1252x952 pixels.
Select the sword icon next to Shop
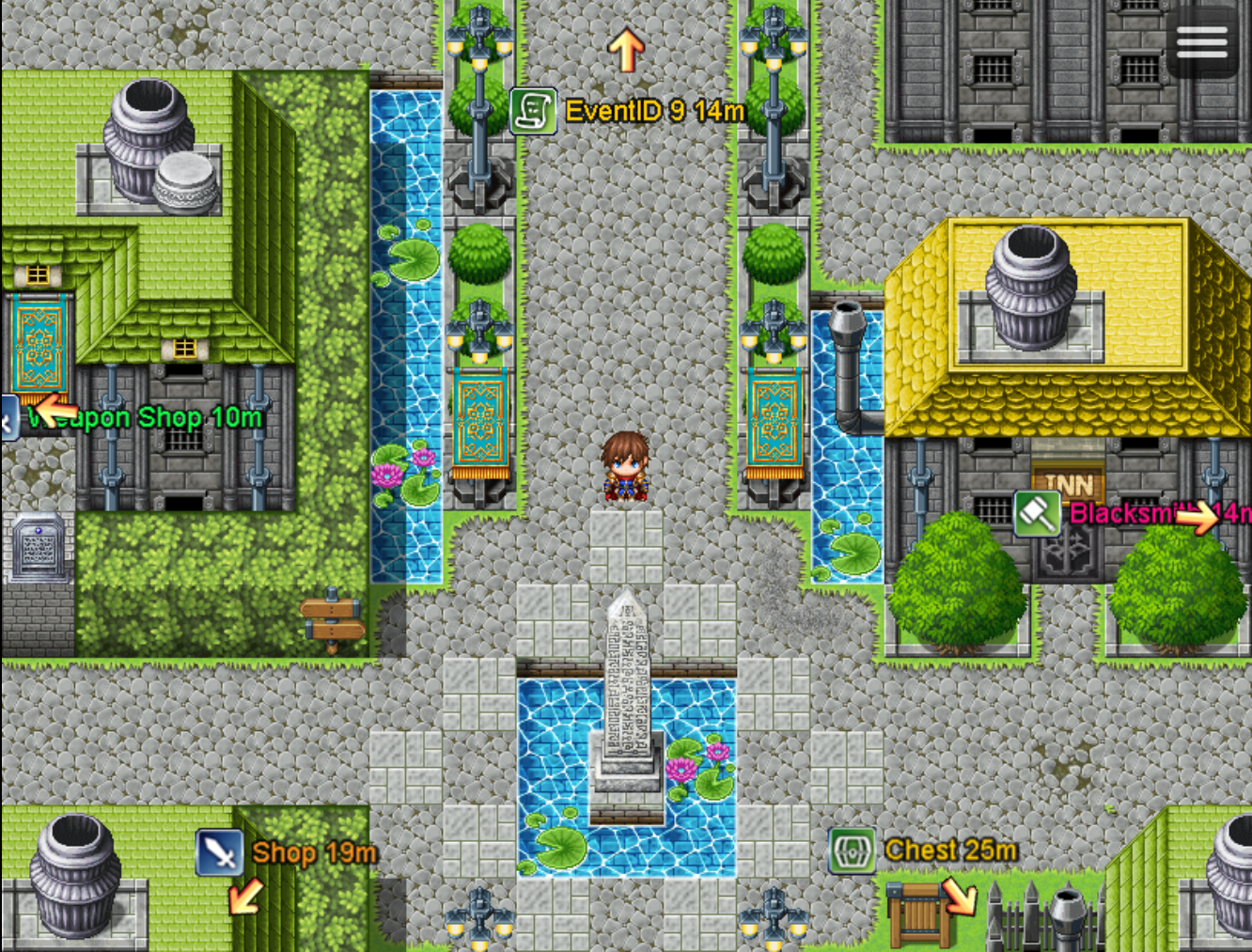click(x=219, y=851)
